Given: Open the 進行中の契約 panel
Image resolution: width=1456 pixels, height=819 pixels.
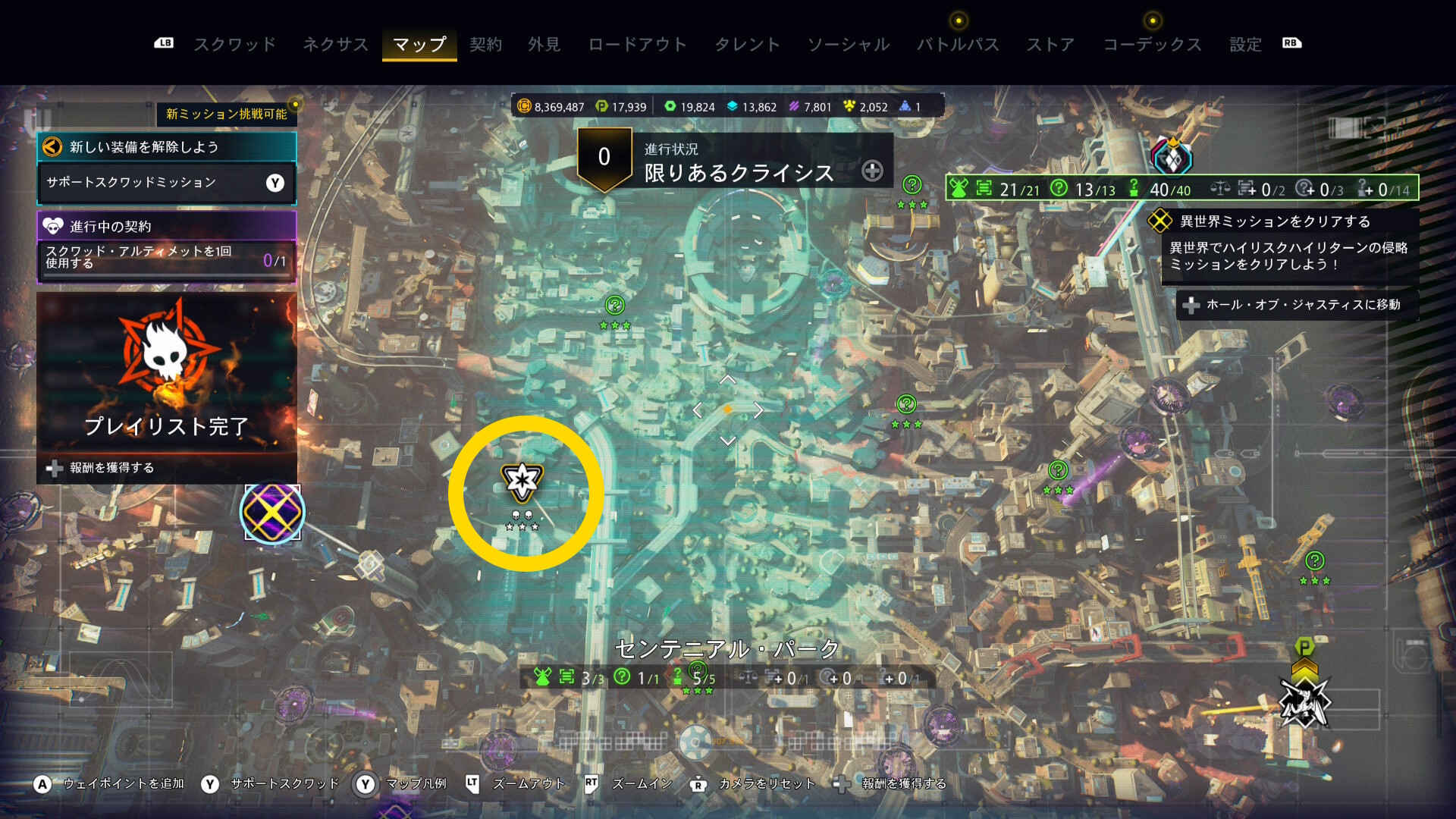Looking at the screenshot, I should point(166,226).
